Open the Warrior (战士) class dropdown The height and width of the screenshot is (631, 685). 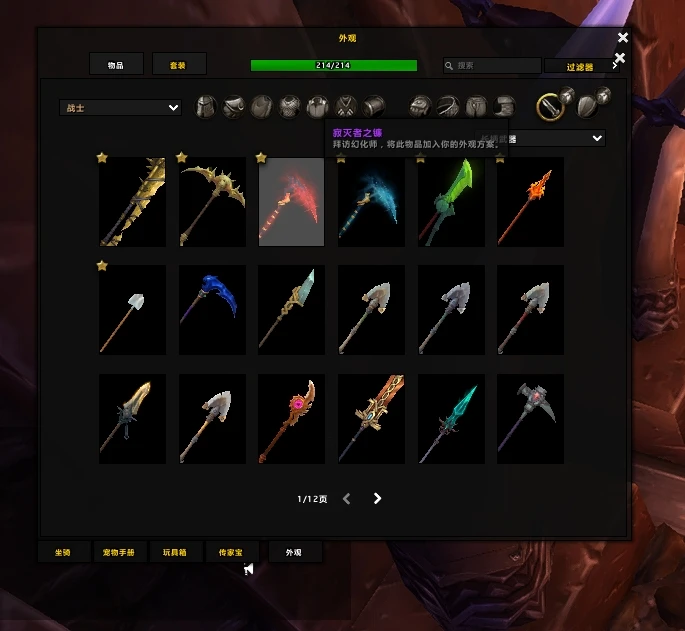point(120,108)
